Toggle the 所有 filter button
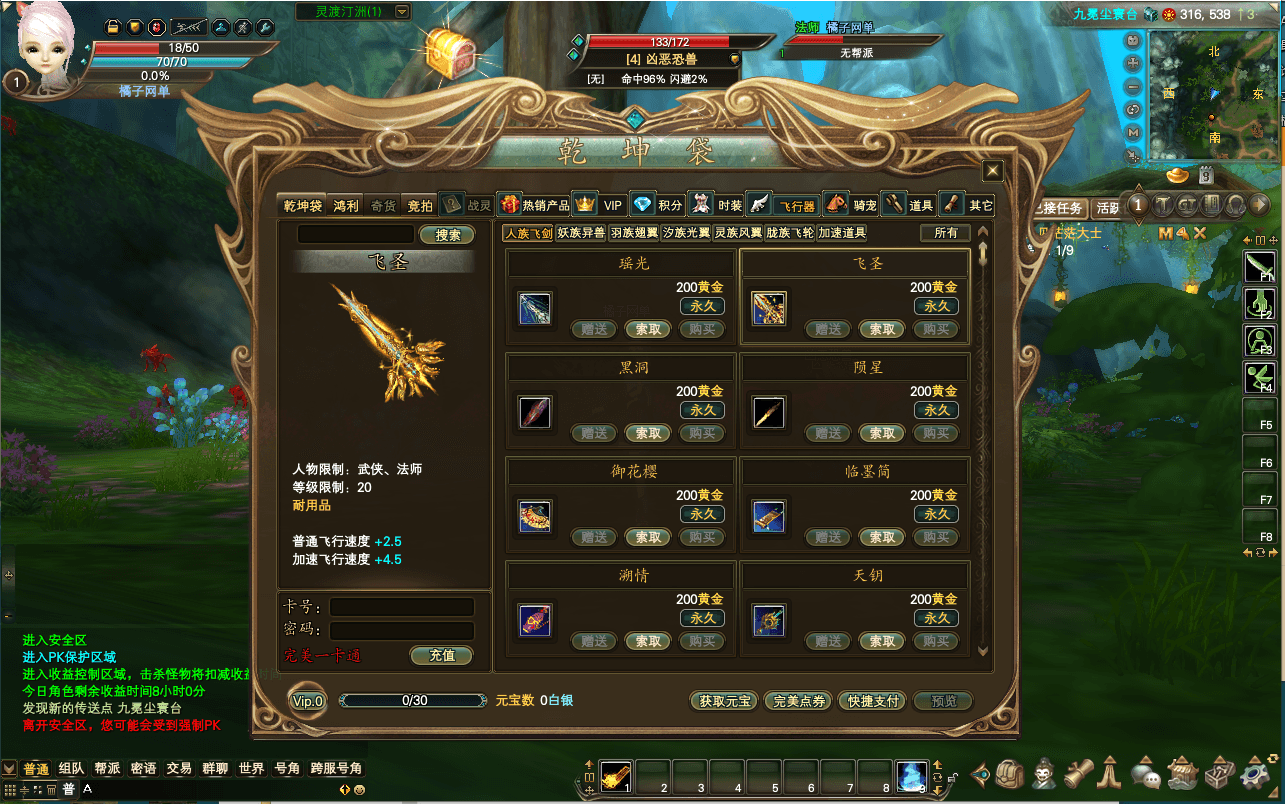This screenshot has height=804, width=1285. (x=944, y=232)
